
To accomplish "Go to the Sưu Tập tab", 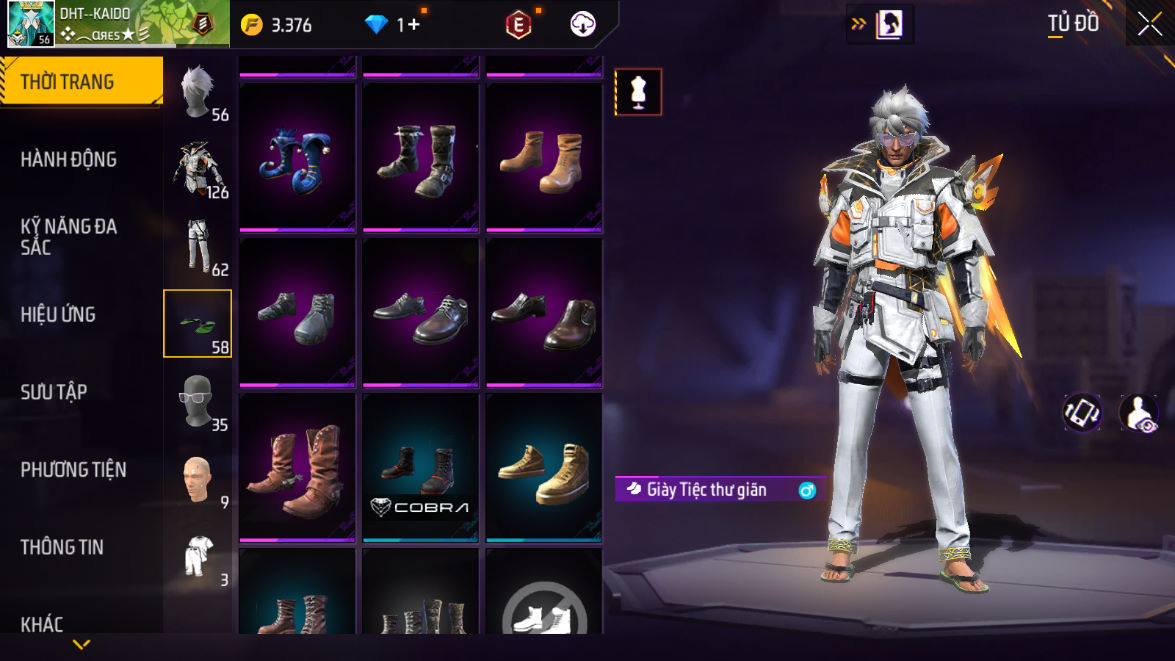I will 54,392.
